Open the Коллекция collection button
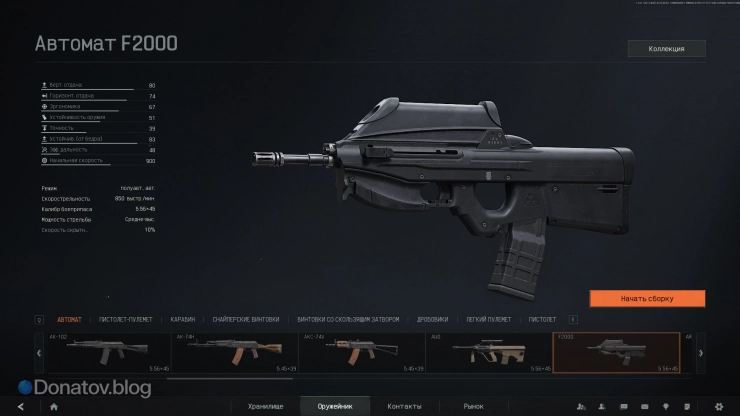This screenshot has width=740, height=416. coord(666,48)
